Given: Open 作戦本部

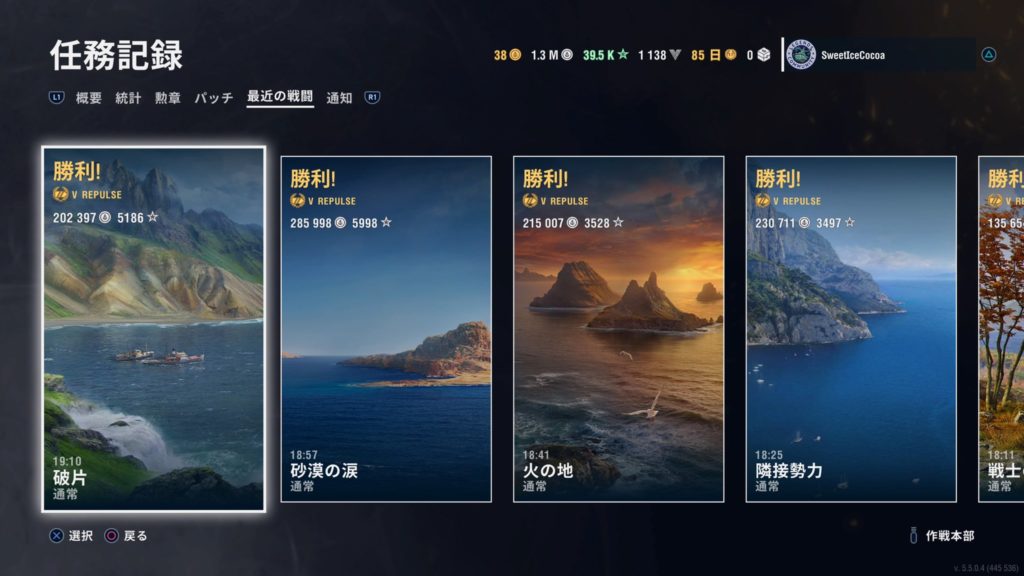Looking at the screenshot, I should pyautogui.click(x=948, y=536).
